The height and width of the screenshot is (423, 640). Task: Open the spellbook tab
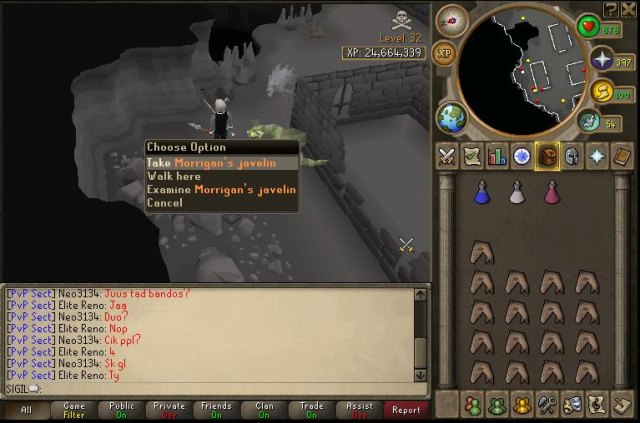click(622, 156)
